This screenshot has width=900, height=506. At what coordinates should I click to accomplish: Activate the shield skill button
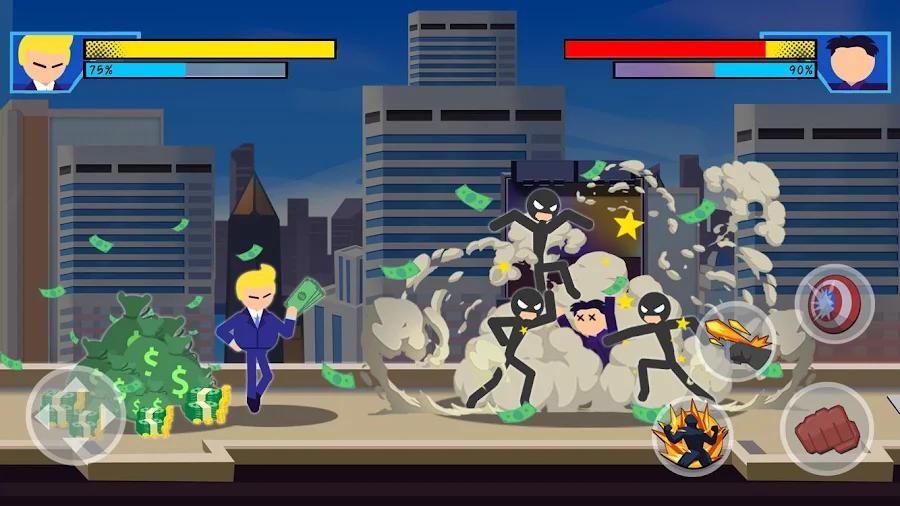[834, 304]
